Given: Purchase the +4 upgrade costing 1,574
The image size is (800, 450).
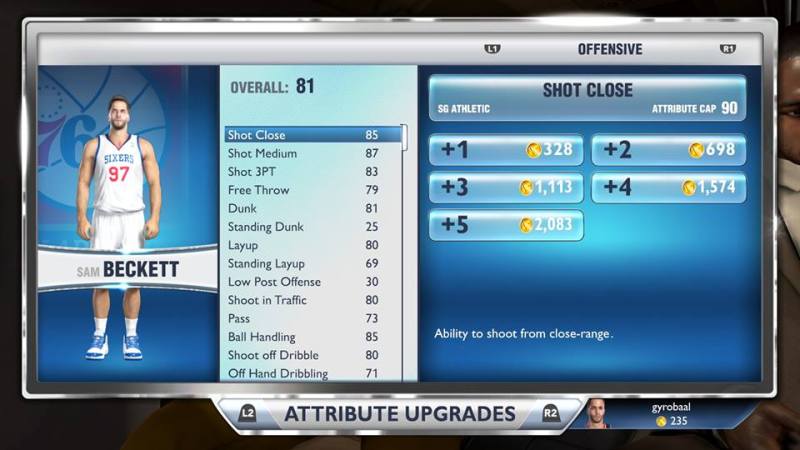Looking at the screenshot, I should click(668, 187).
